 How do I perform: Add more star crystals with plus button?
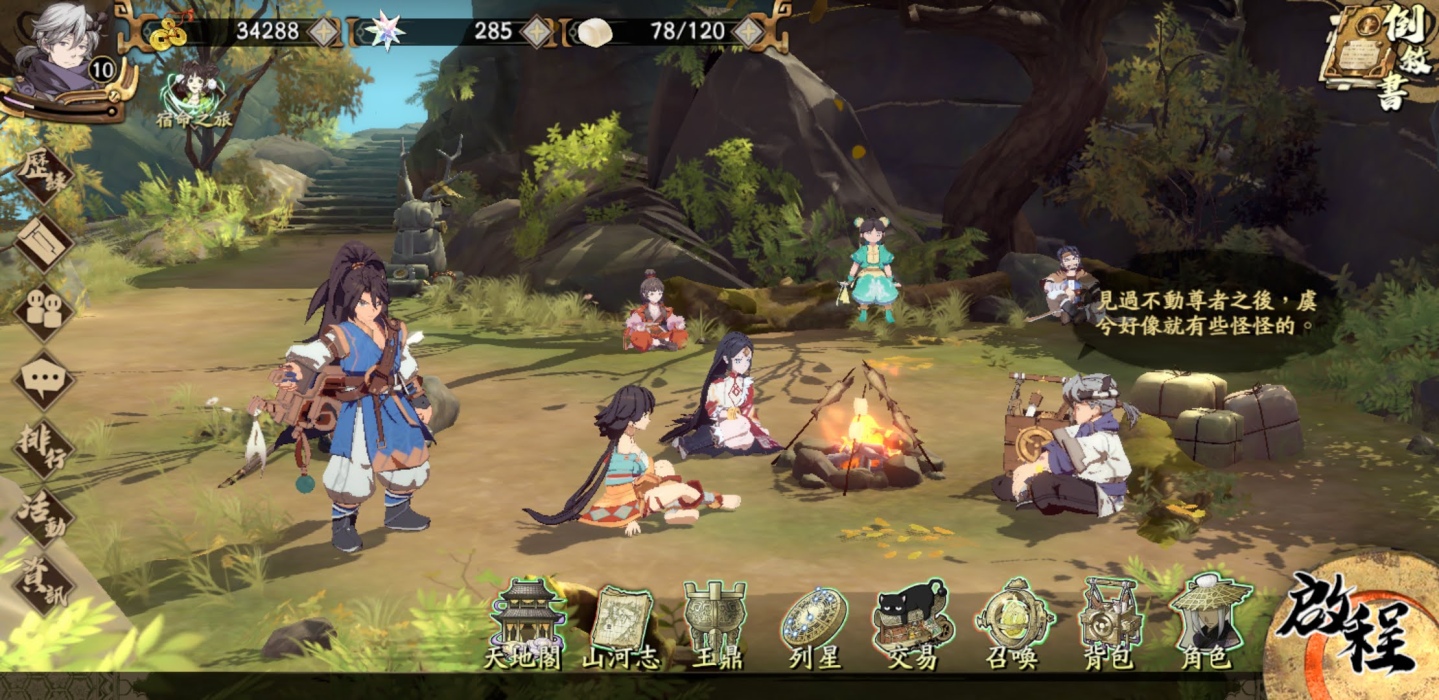(537, 31)
